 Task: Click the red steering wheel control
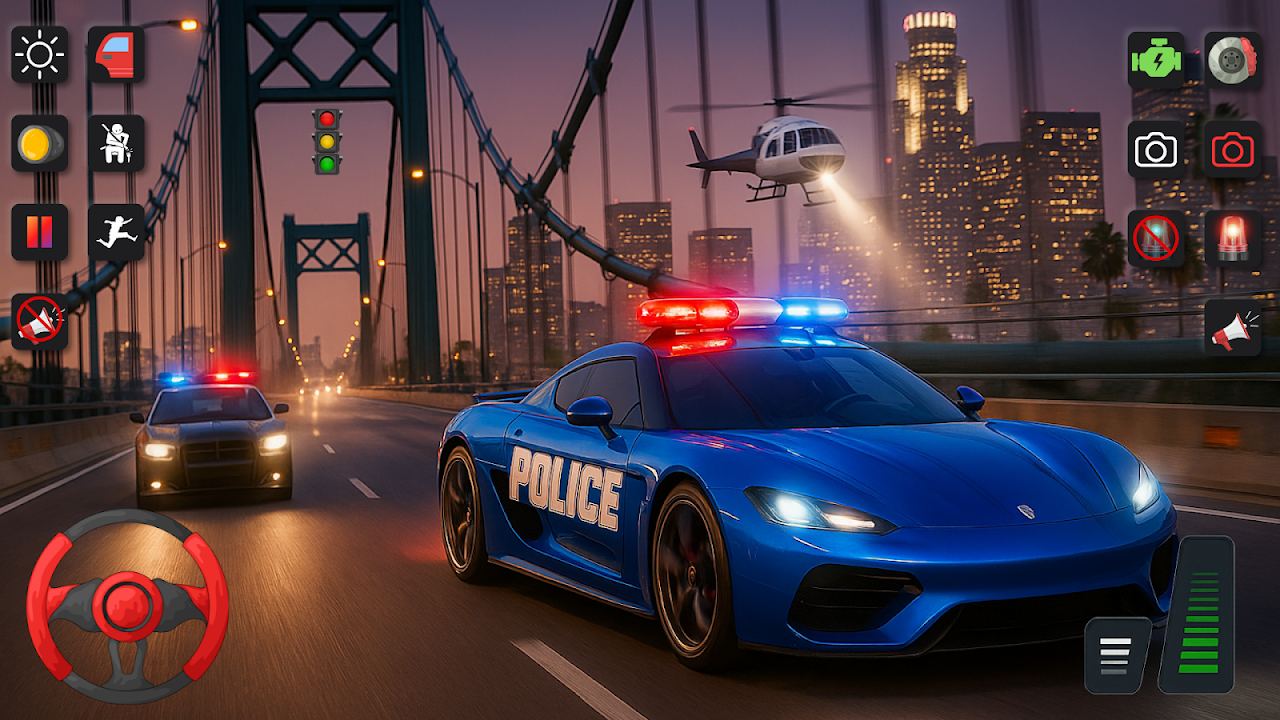pos(127,606)
